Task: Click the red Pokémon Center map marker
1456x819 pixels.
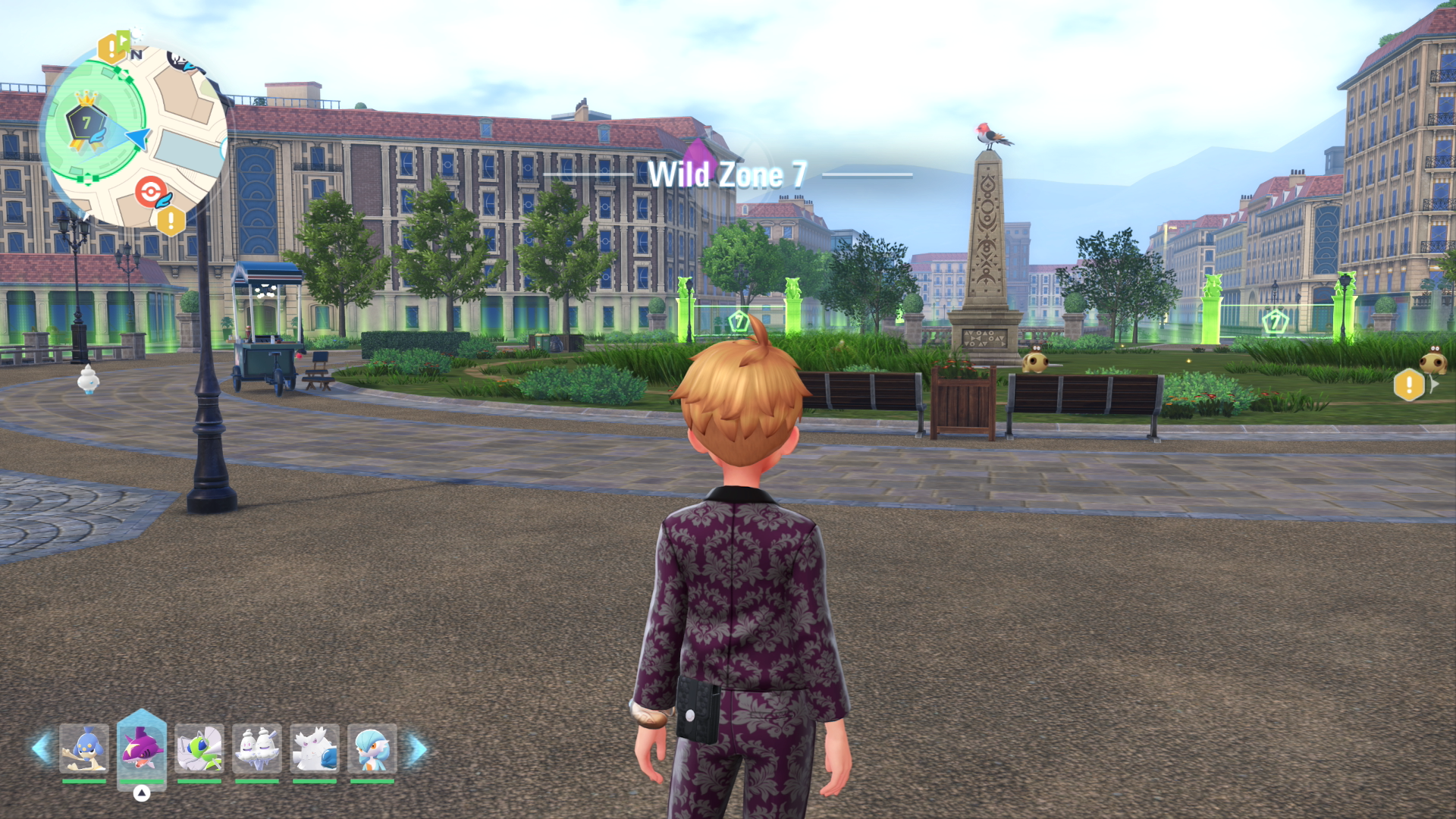Action: tap(151, 191)
